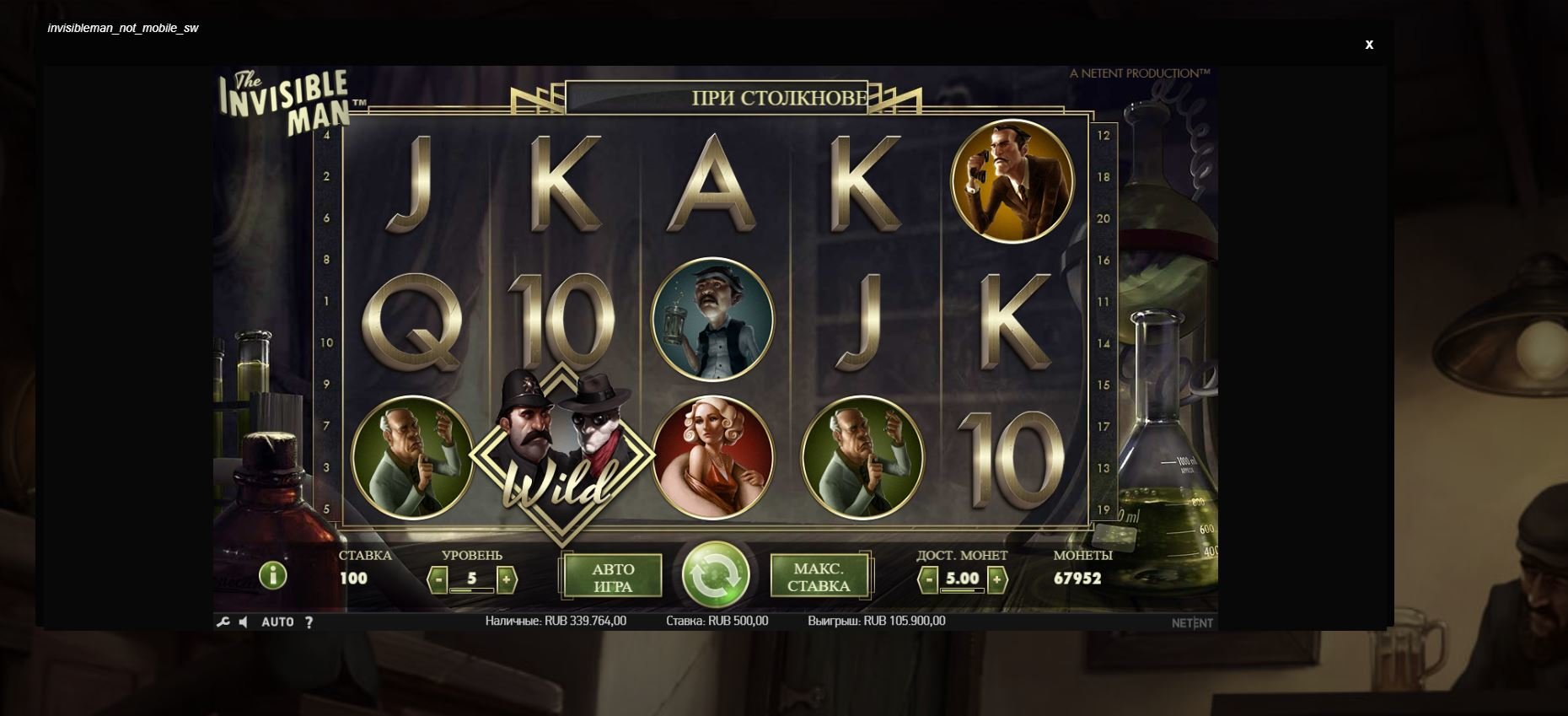Spin the reels with the green round button

(x=715, y=575)
